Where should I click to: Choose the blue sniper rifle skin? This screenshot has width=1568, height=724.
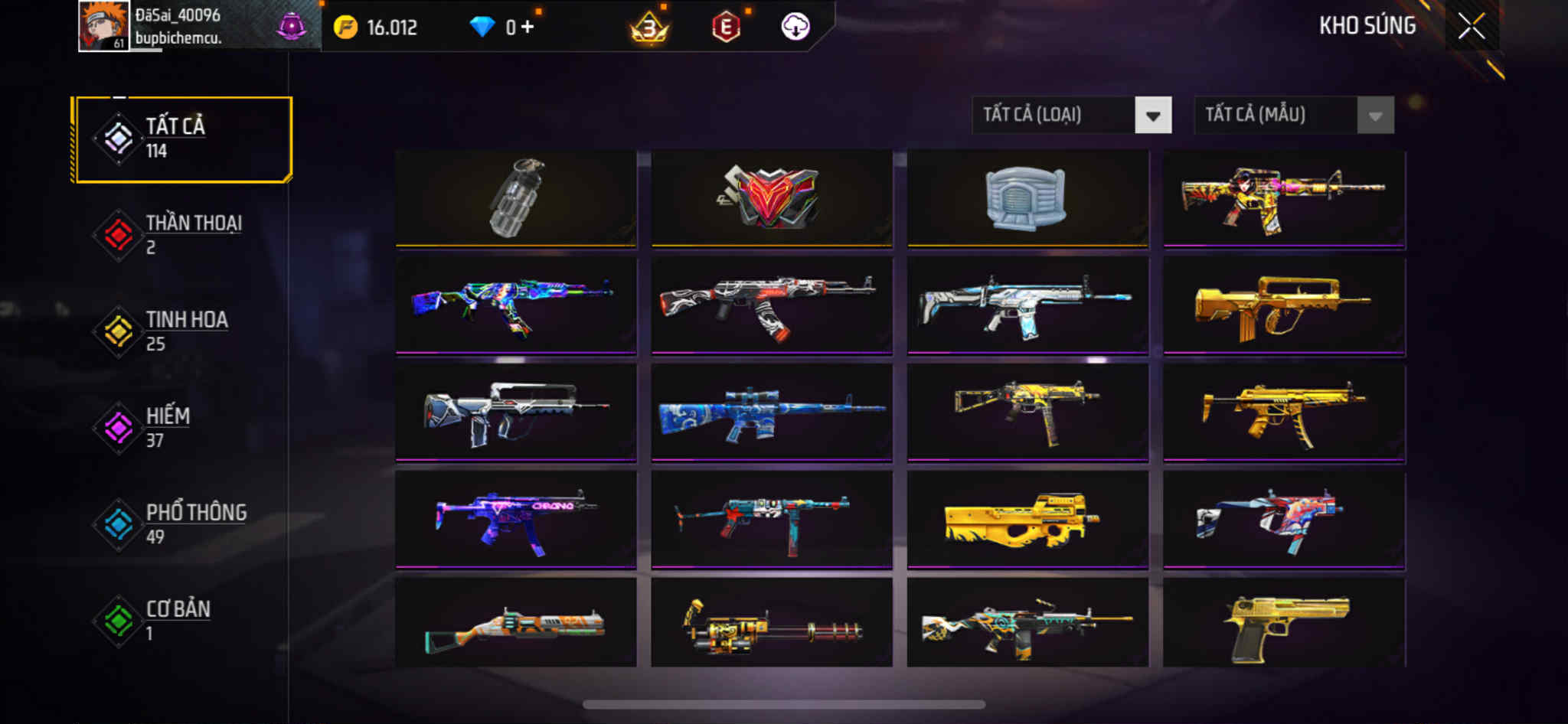pos(772,413)
